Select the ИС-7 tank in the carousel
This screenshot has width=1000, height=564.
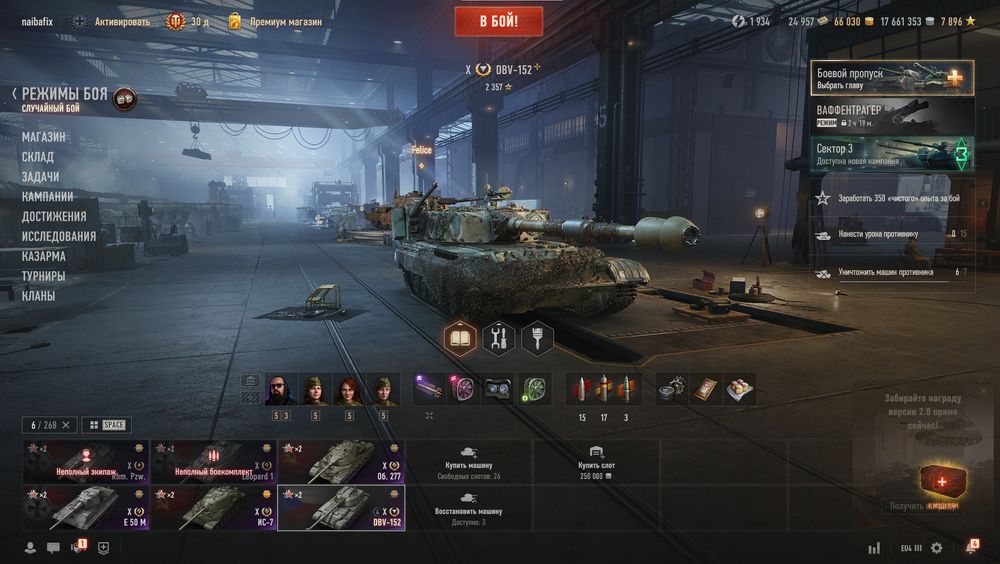click(214, 506)
